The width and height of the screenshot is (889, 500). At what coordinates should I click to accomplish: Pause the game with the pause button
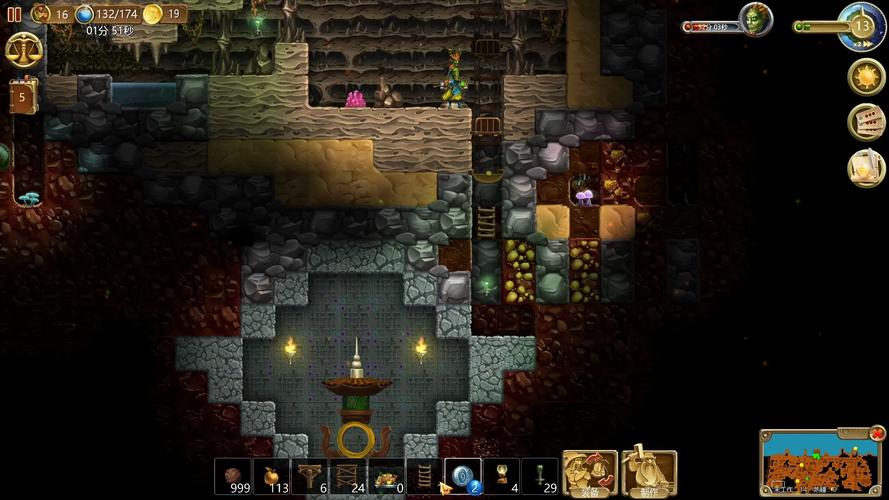click(14, 14)
